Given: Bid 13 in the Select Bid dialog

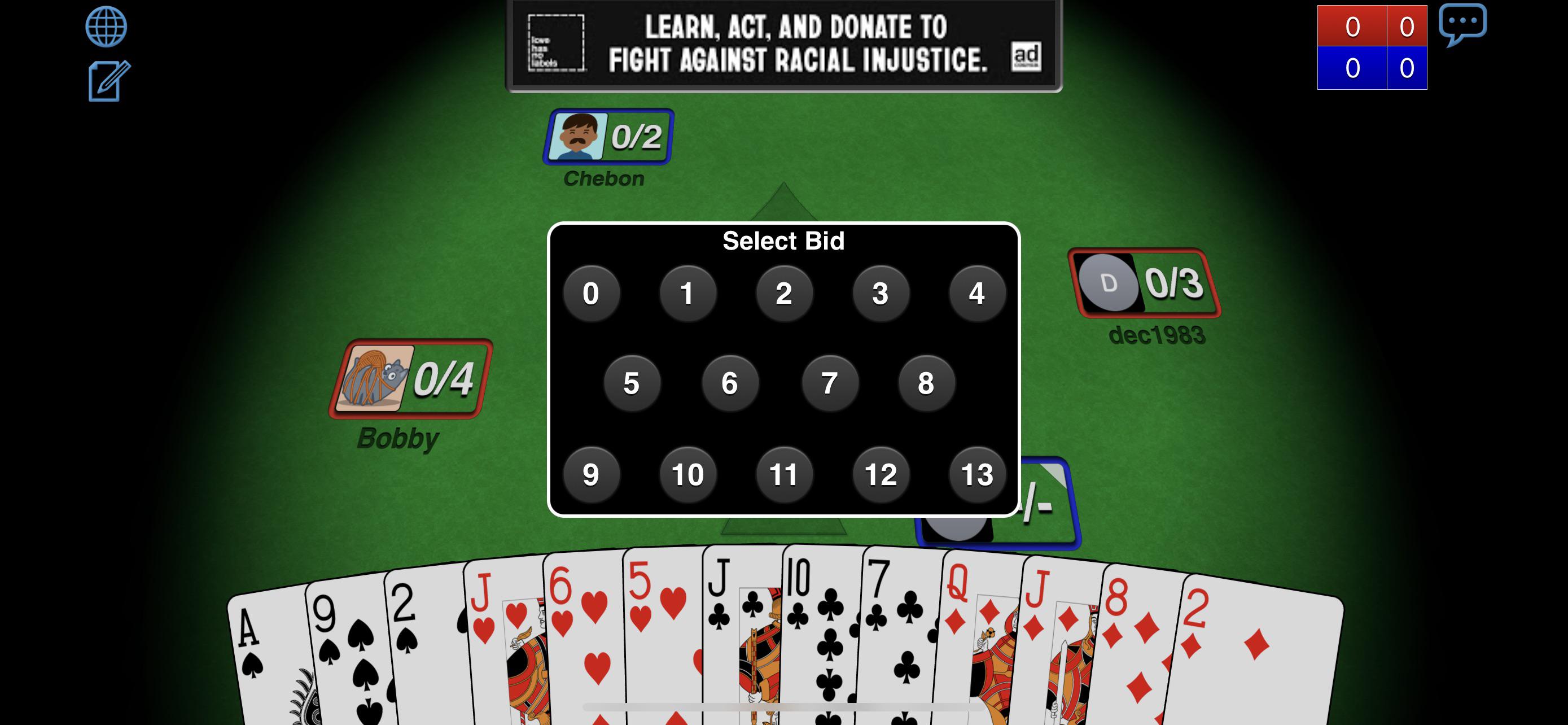Looking at the screenshot, I should coord(977,474).
